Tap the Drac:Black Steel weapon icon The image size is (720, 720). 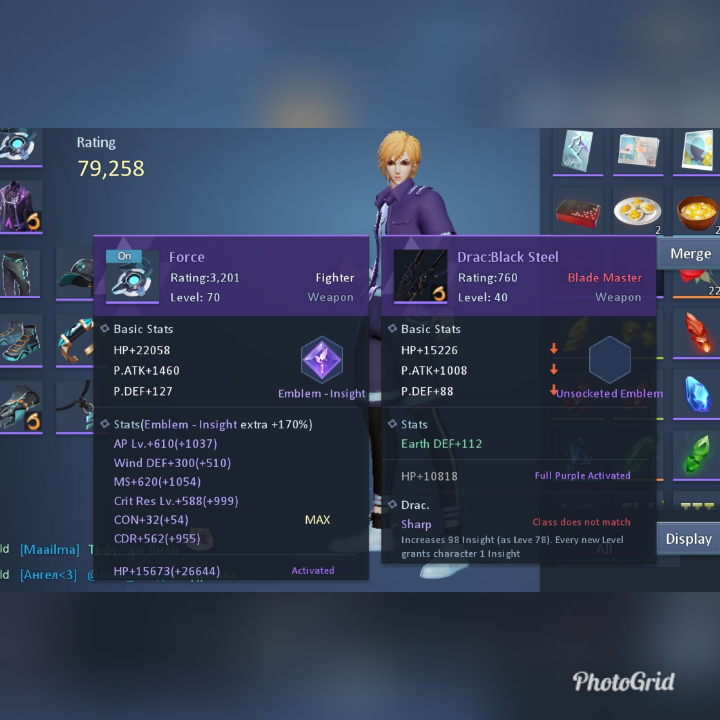420,275
